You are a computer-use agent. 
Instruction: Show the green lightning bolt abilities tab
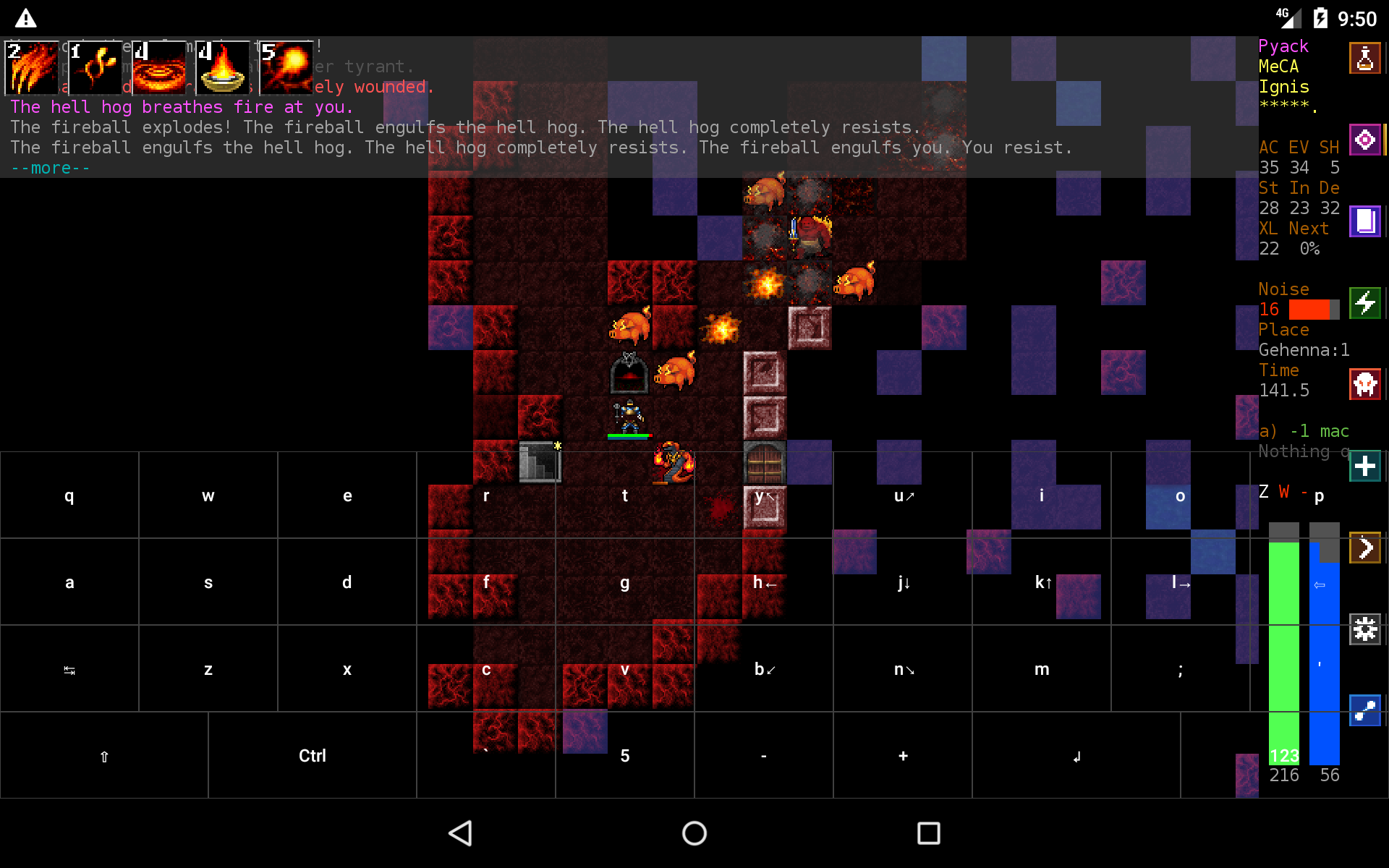[x=1365, y=302]
